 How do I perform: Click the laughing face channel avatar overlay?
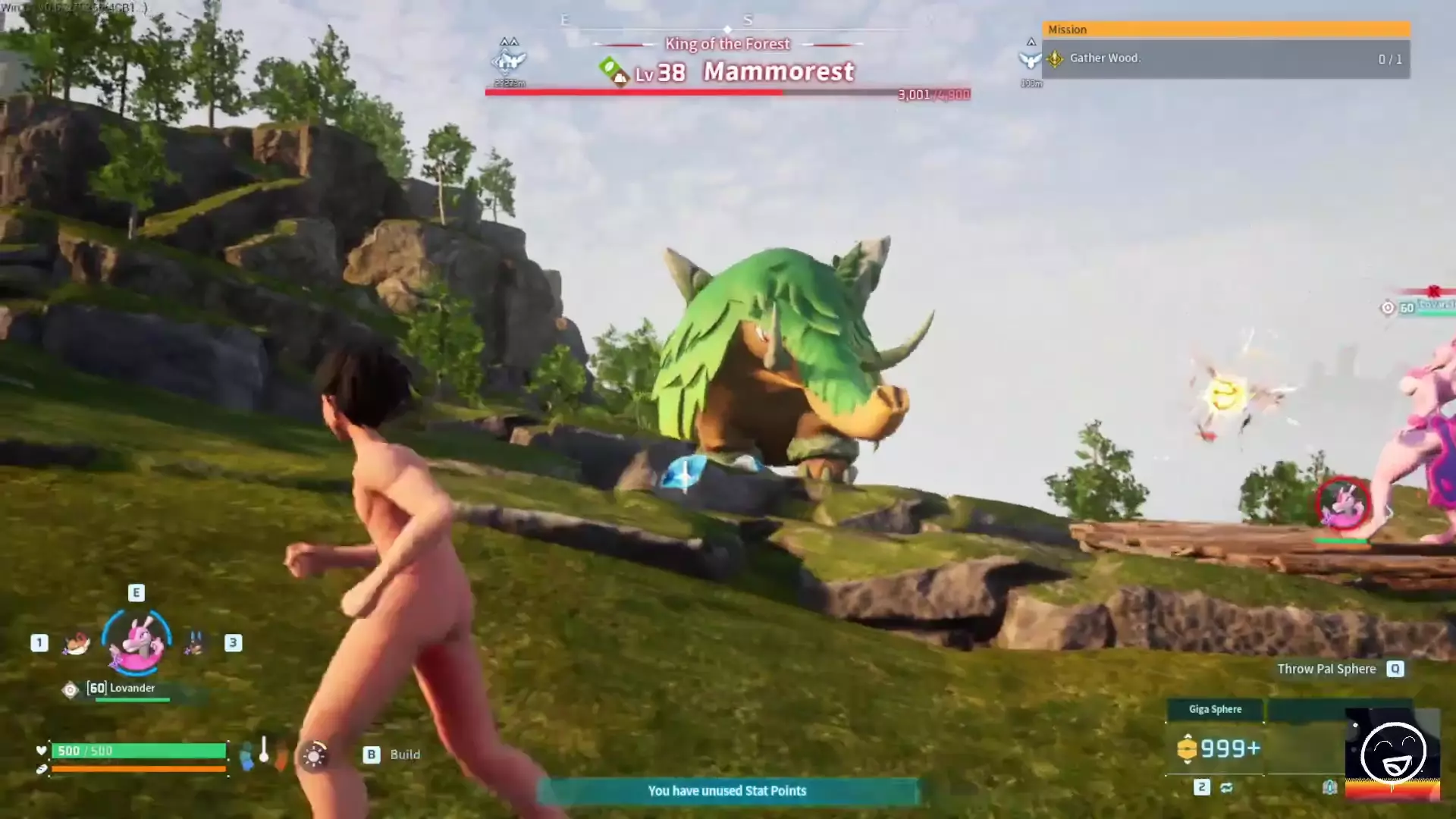[x=1392, y=754]
